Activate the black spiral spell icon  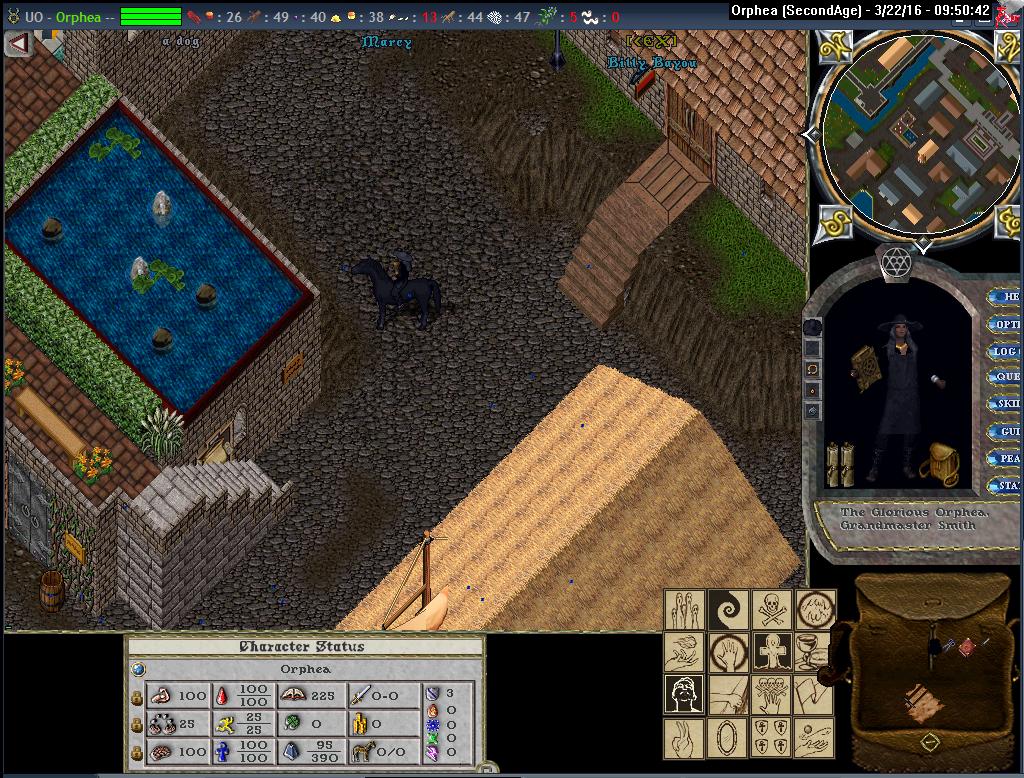coord(727,608)
